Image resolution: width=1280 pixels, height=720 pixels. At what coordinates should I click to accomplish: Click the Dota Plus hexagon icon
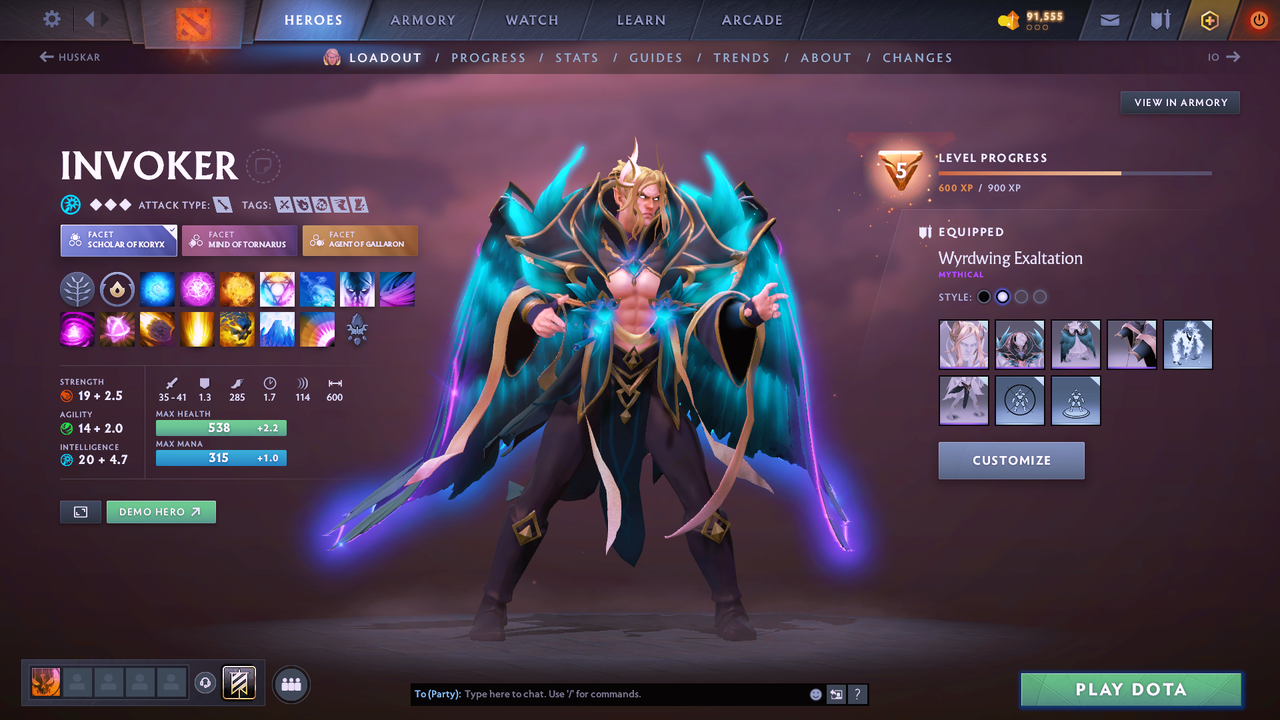1209,19
